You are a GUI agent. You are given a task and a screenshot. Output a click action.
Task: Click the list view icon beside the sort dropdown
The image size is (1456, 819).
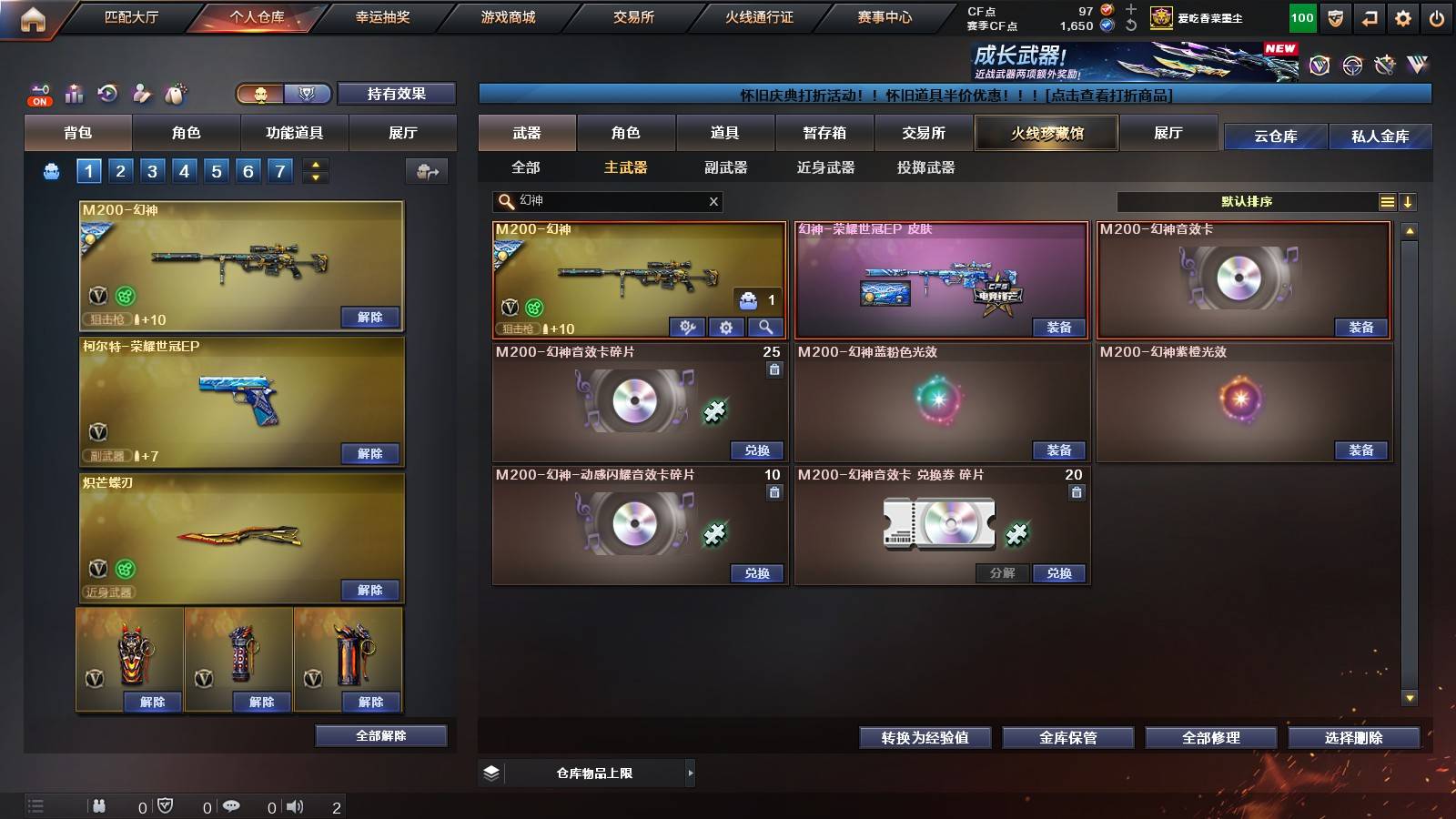(x=1387, y=201)
